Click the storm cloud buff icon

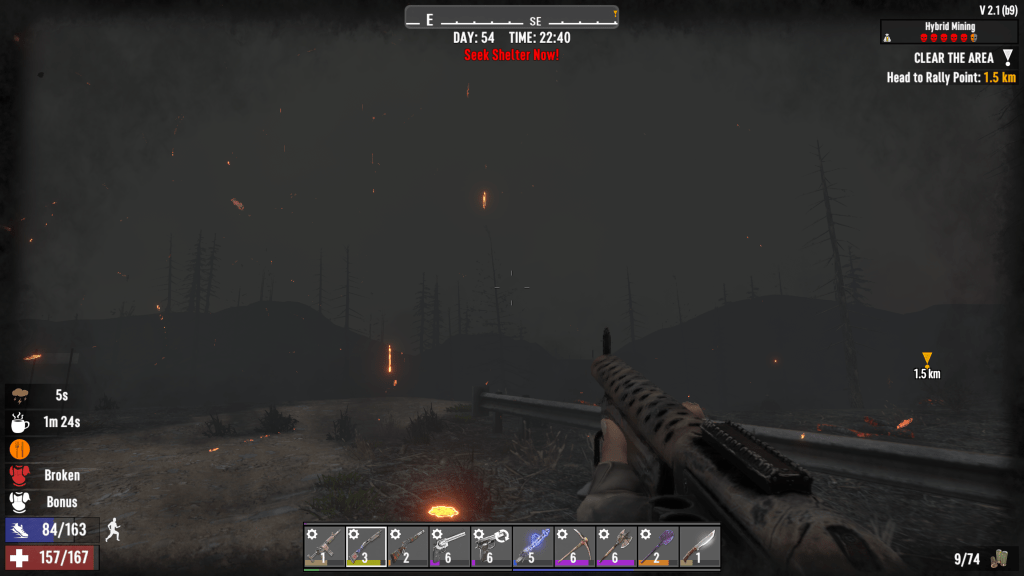[20, 395]
